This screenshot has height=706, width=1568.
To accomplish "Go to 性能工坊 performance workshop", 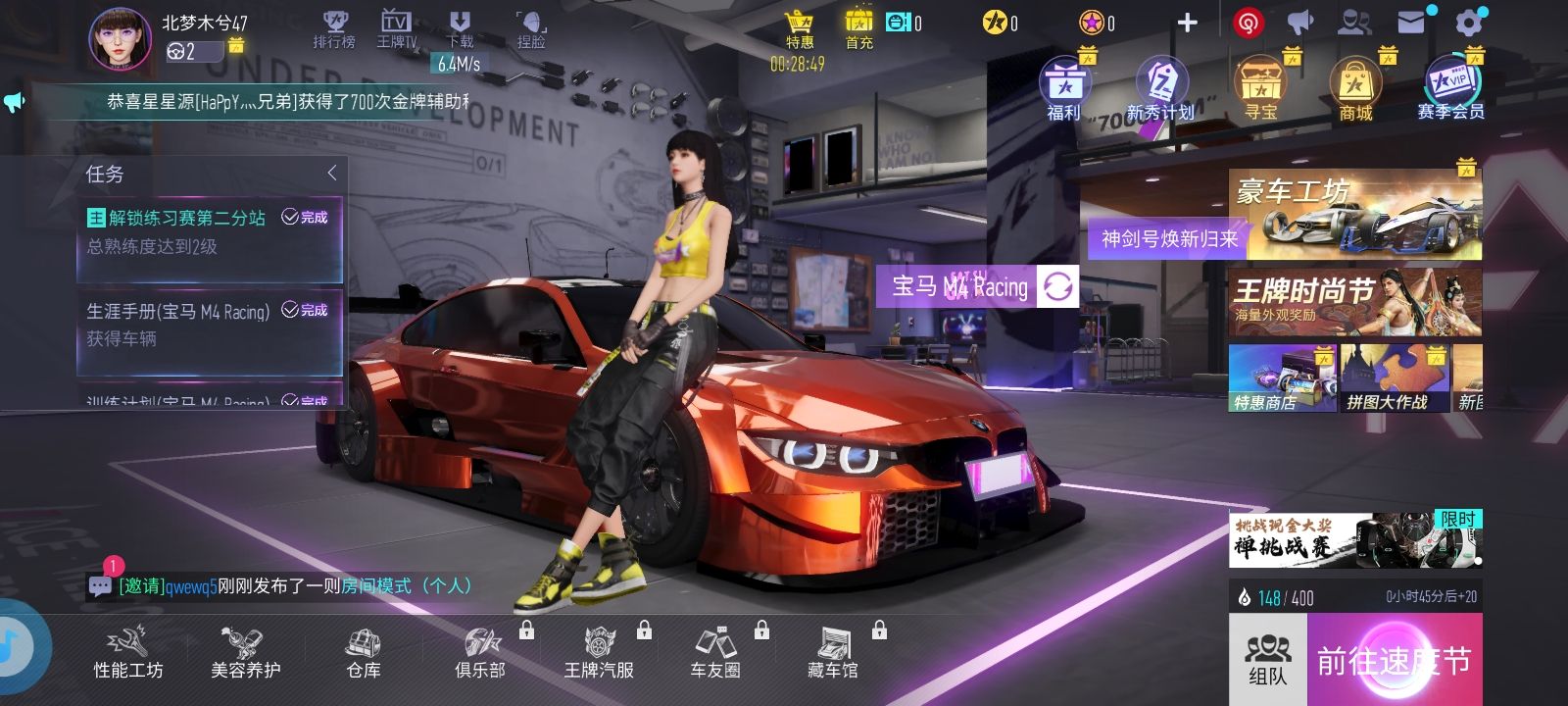I will tap(128, 654).
